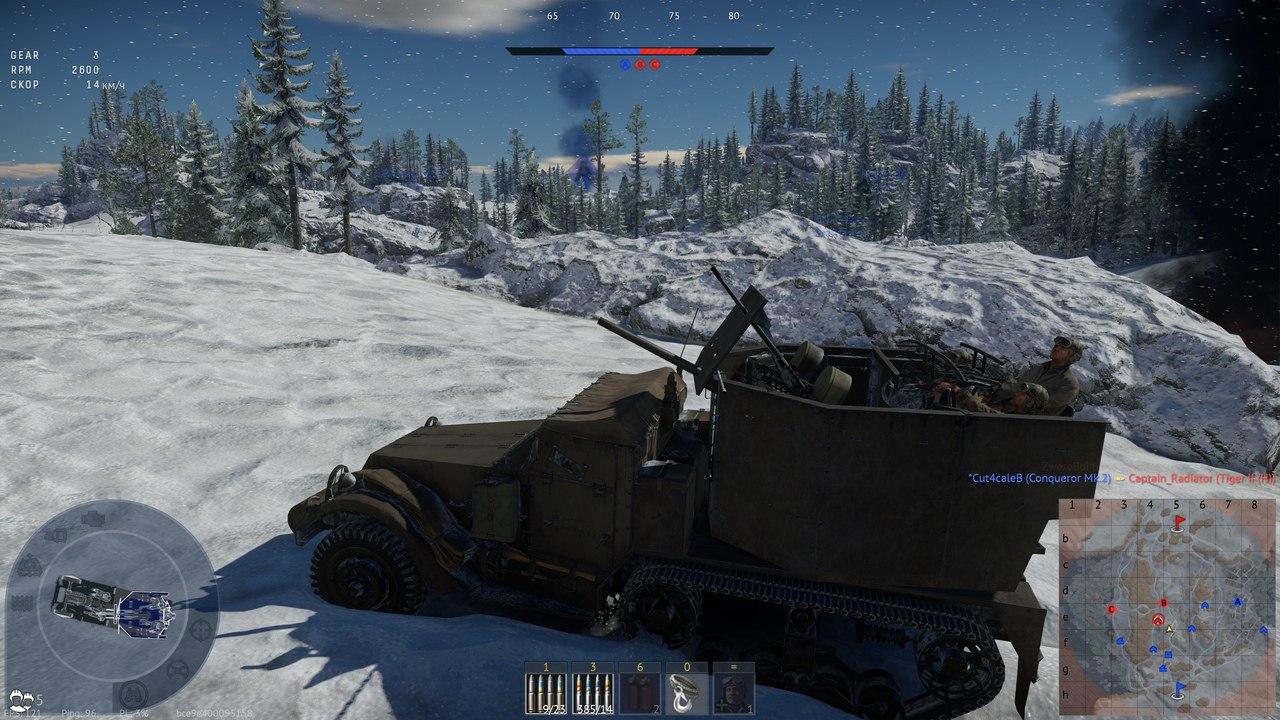Click capture point C on the minimap
Screen dimensions: 1280x720
point(1111,608)
